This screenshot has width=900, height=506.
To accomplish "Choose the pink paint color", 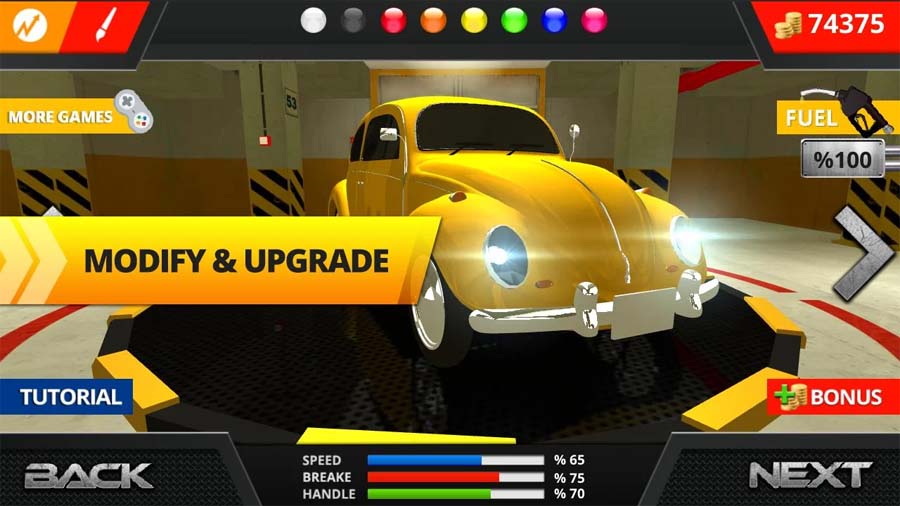I will [x=594, y=20].
